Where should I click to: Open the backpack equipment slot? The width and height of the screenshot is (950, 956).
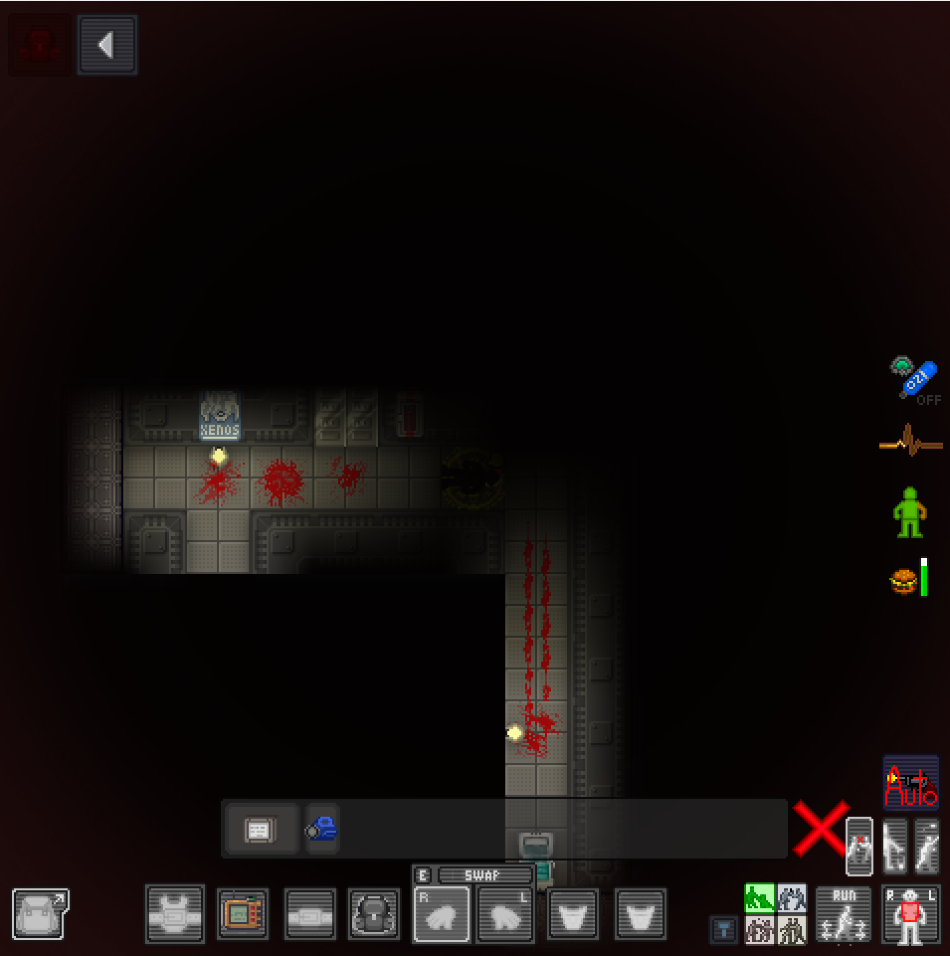point(375,914)
